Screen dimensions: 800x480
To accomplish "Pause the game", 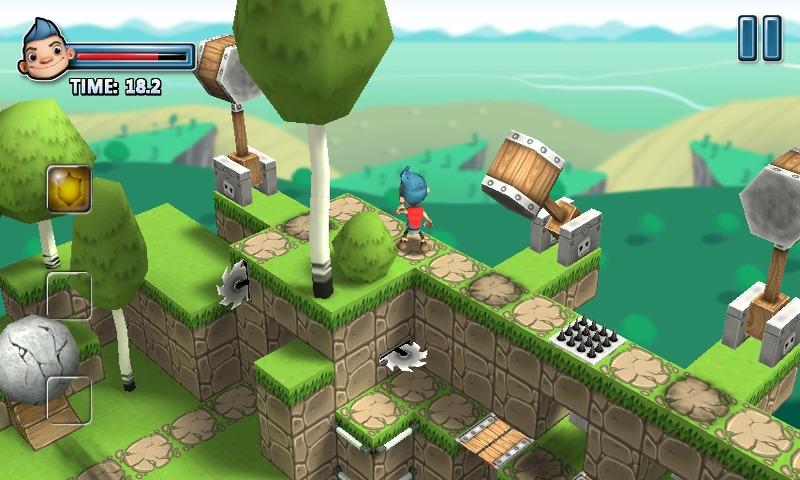I will (x=759, y=39).
